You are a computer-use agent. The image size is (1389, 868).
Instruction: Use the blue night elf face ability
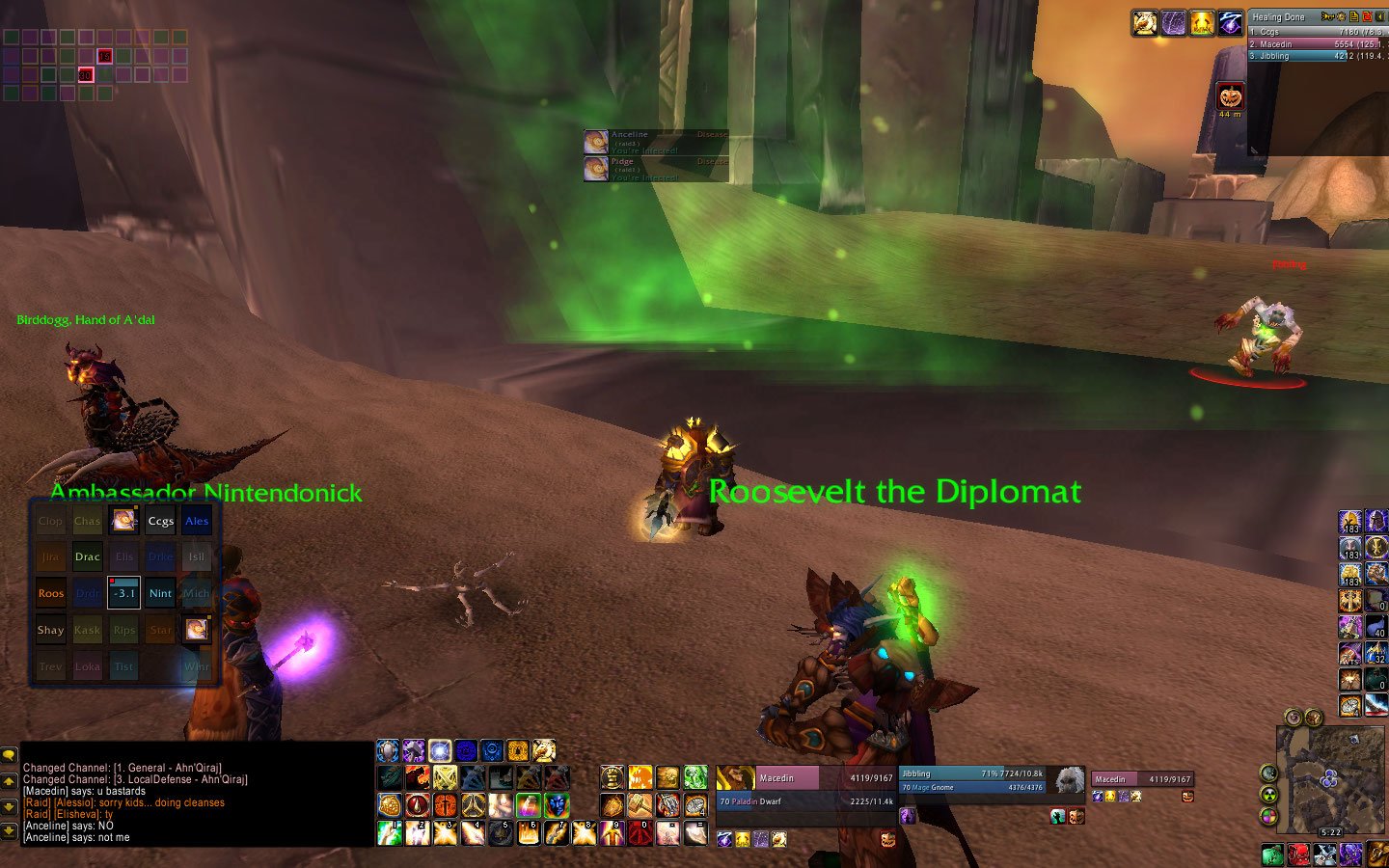tap(557, 804)
